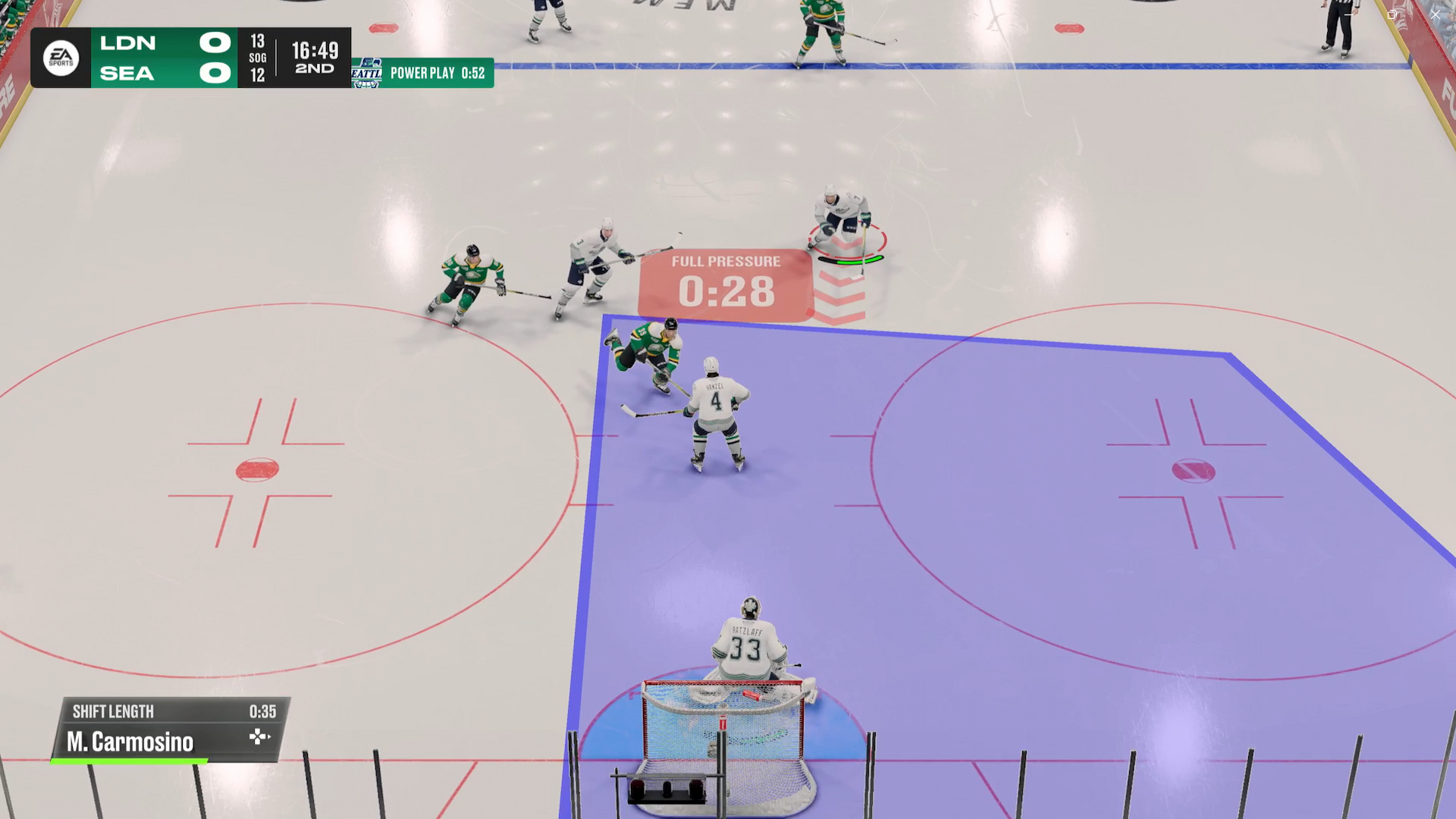Toggle the LDN score display
This screenshot has height=819, width=1456.
pyautogui.click(x=214, y=42)
